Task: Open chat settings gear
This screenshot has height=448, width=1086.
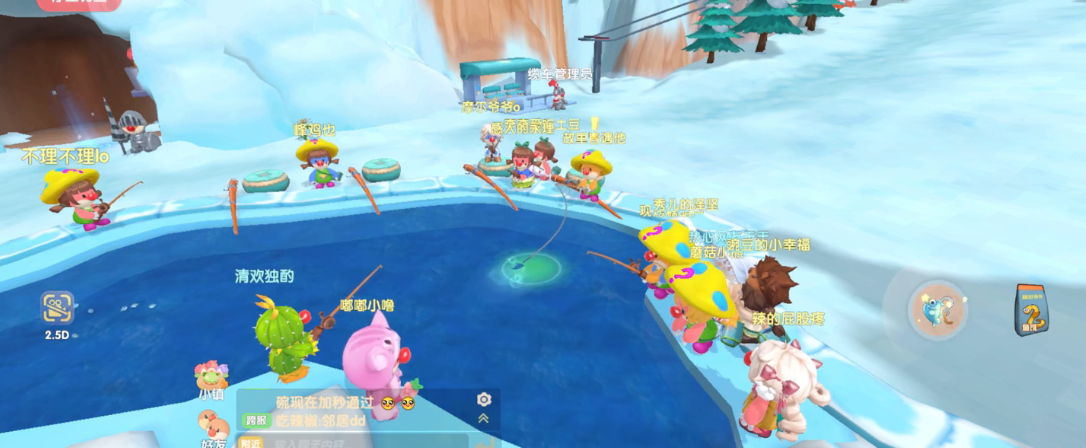Action: (484, 400)
